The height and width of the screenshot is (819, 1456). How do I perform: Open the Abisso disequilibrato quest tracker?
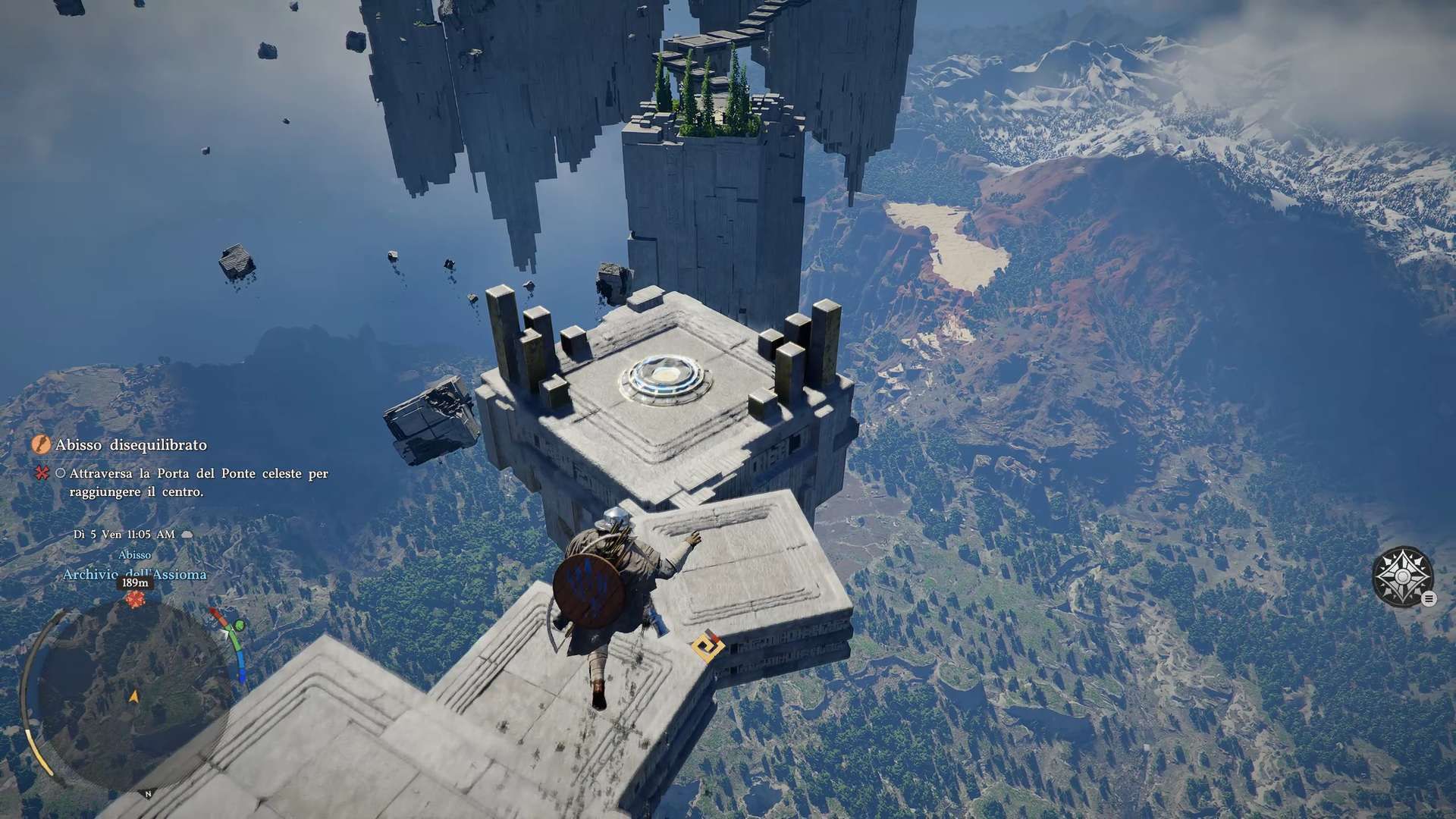[130, 445]
